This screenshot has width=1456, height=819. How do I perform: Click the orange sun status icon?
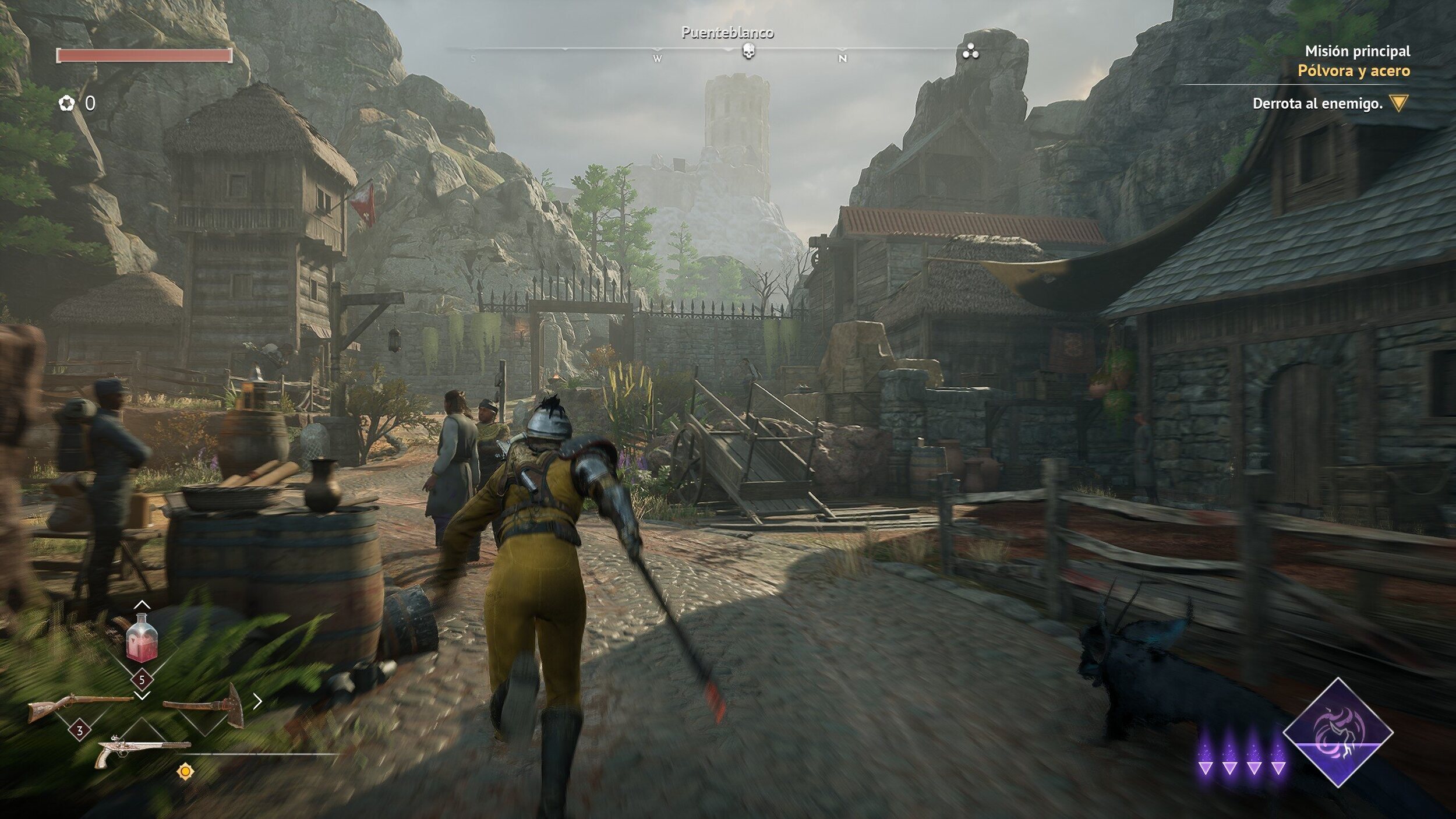click(x=185, y=772)
